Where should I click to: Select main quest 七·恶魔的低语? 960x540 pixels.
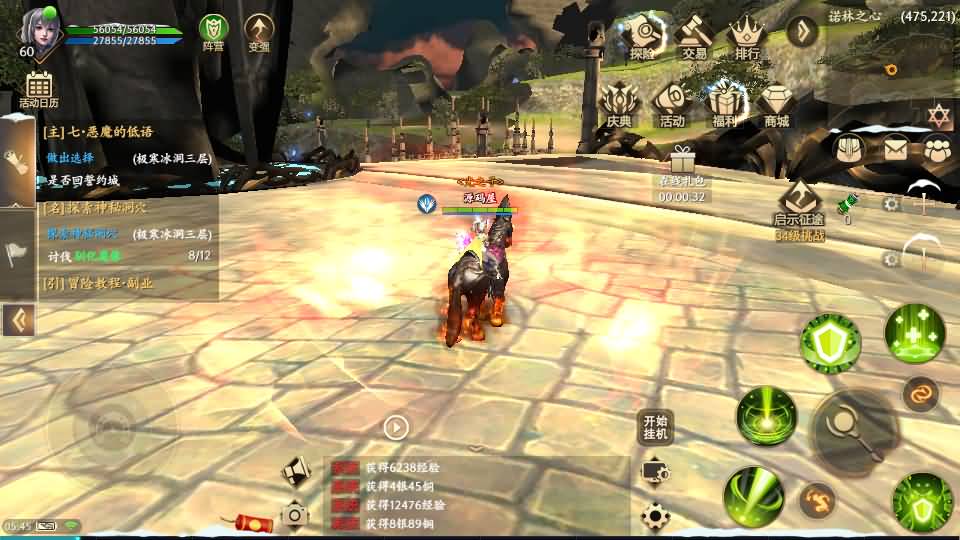point(98,131)
